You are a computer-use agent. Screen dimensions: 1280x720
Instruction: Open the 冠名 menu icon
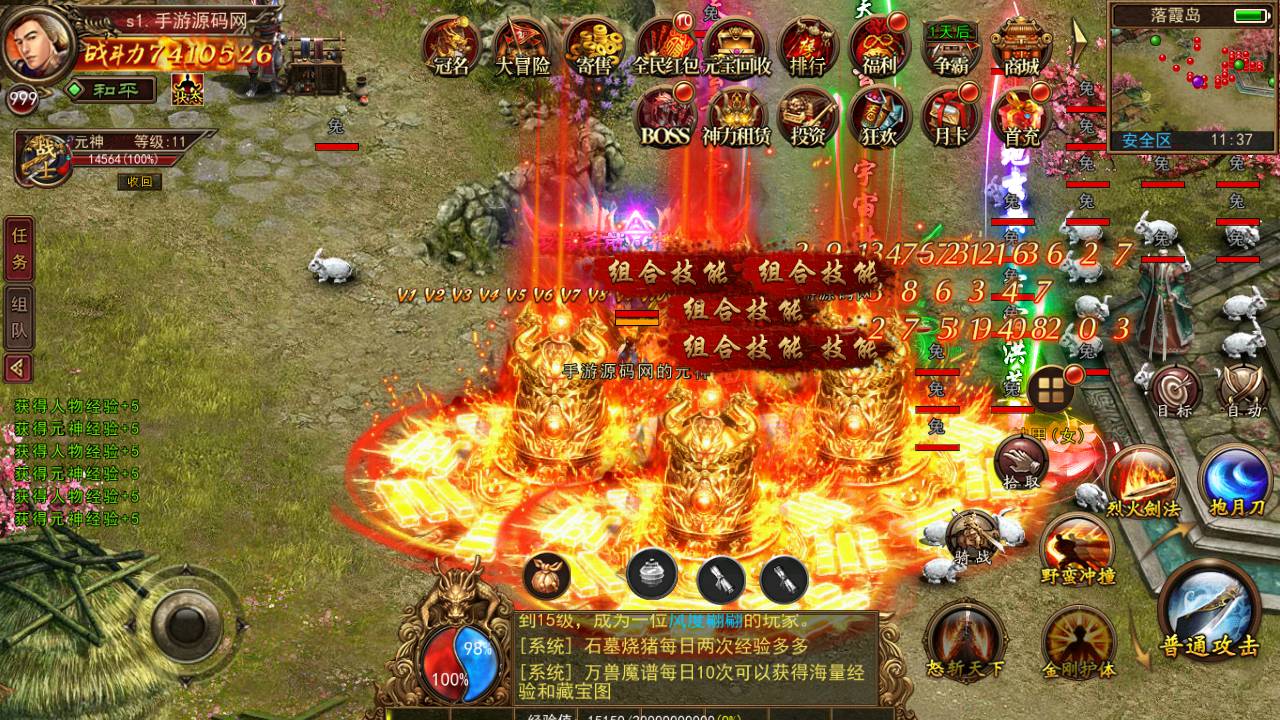pos(453,46)
